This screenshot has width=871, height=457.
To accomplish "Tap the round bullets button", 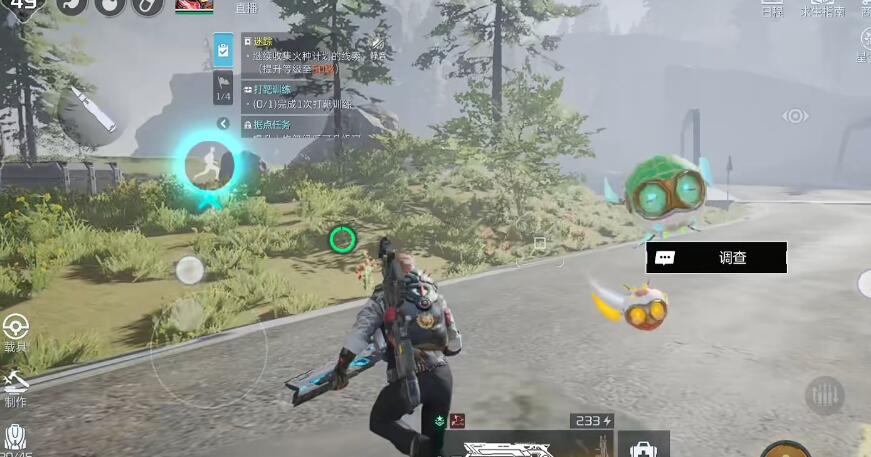I will click(825, 397).
